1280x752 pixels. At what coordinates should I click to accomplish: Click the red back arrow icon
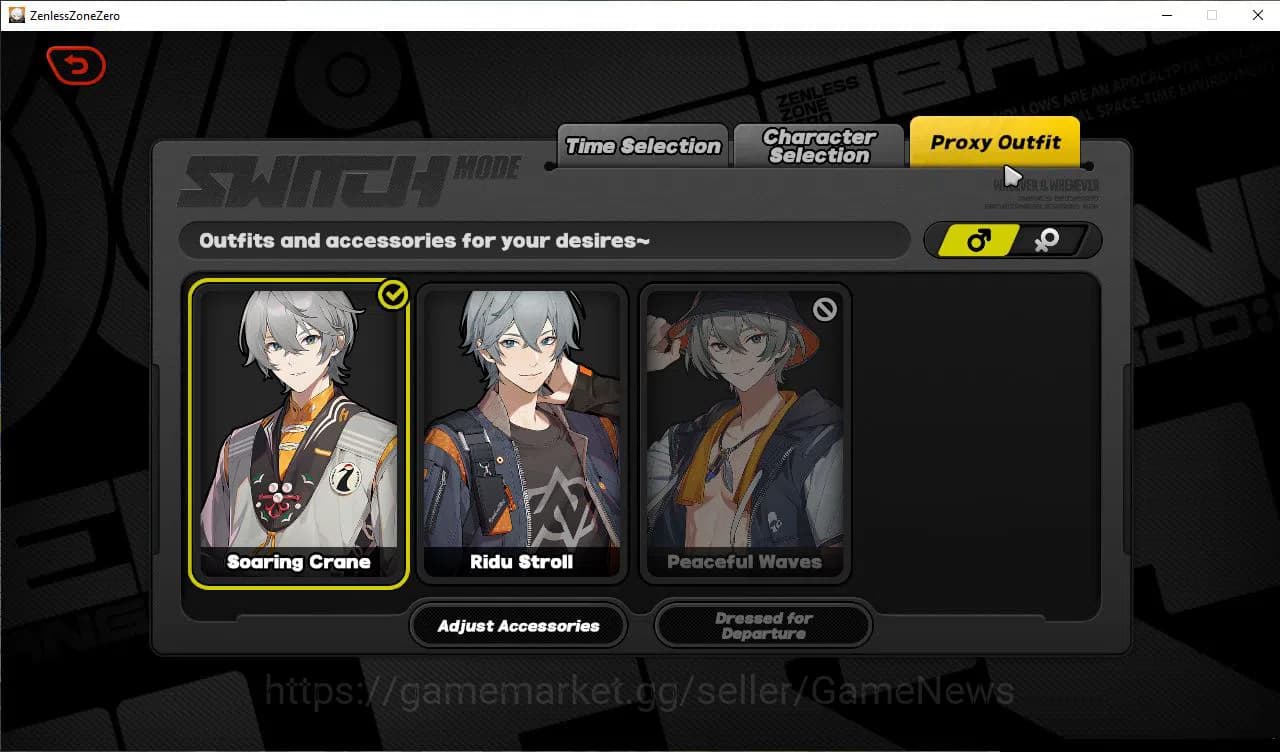pos(76,66)
